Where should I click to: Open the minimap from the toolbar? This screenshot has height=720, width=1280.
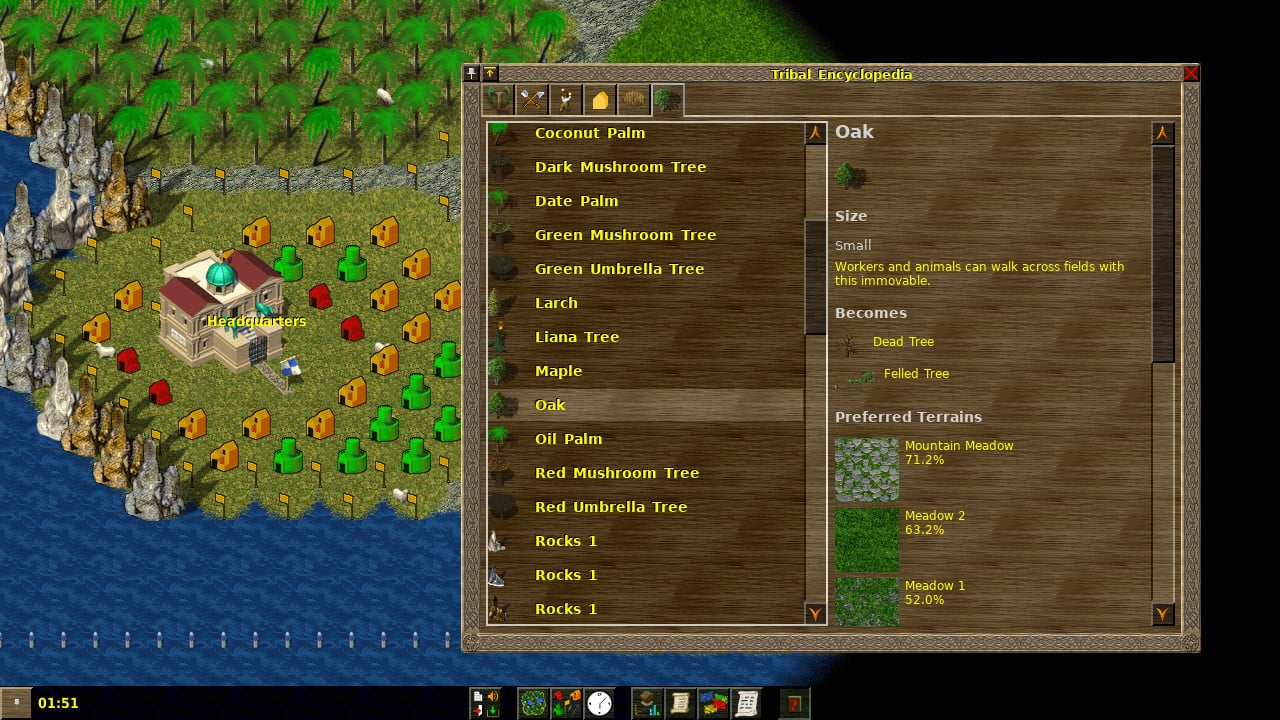click(x=533, y=703)
